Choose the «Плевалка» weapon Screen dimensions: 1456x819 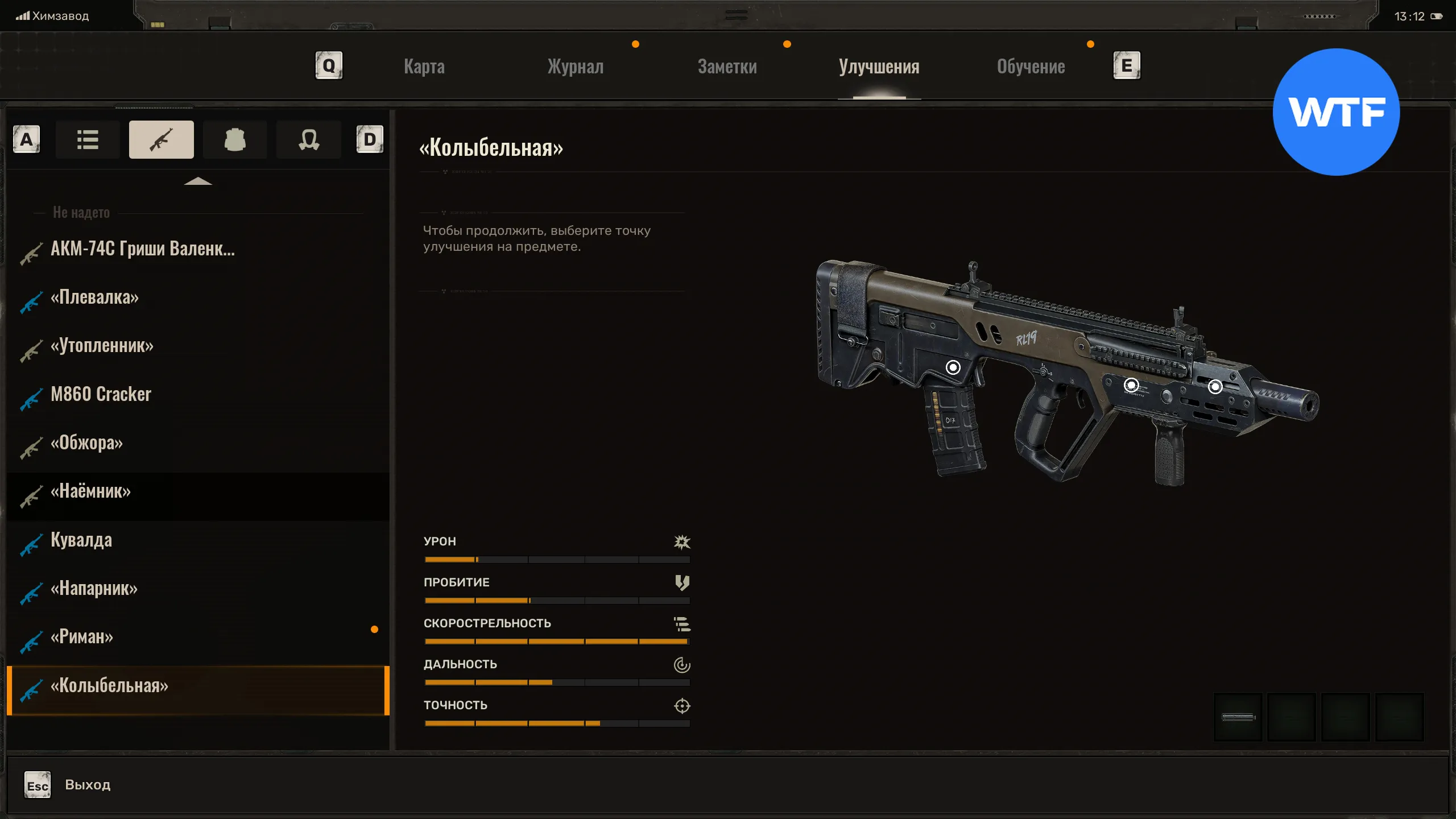(x=94, y=297)
